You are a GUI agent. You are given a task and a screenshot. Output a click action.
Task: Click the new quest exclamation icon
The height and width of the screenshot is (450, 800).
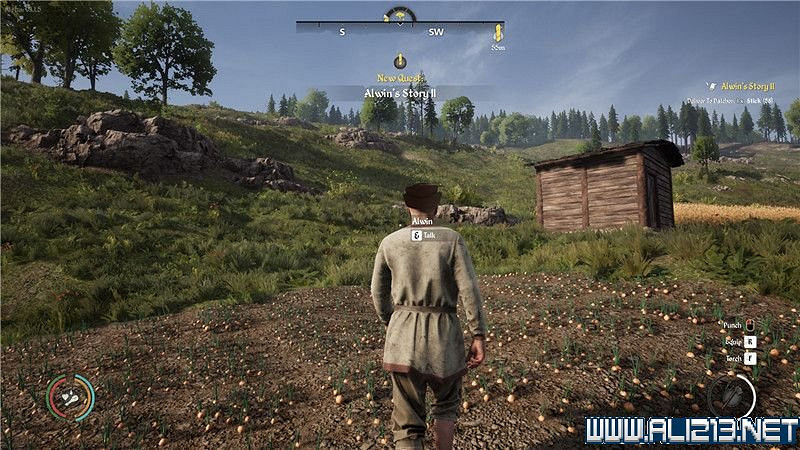pyautogui.click(x=400, y=60)
